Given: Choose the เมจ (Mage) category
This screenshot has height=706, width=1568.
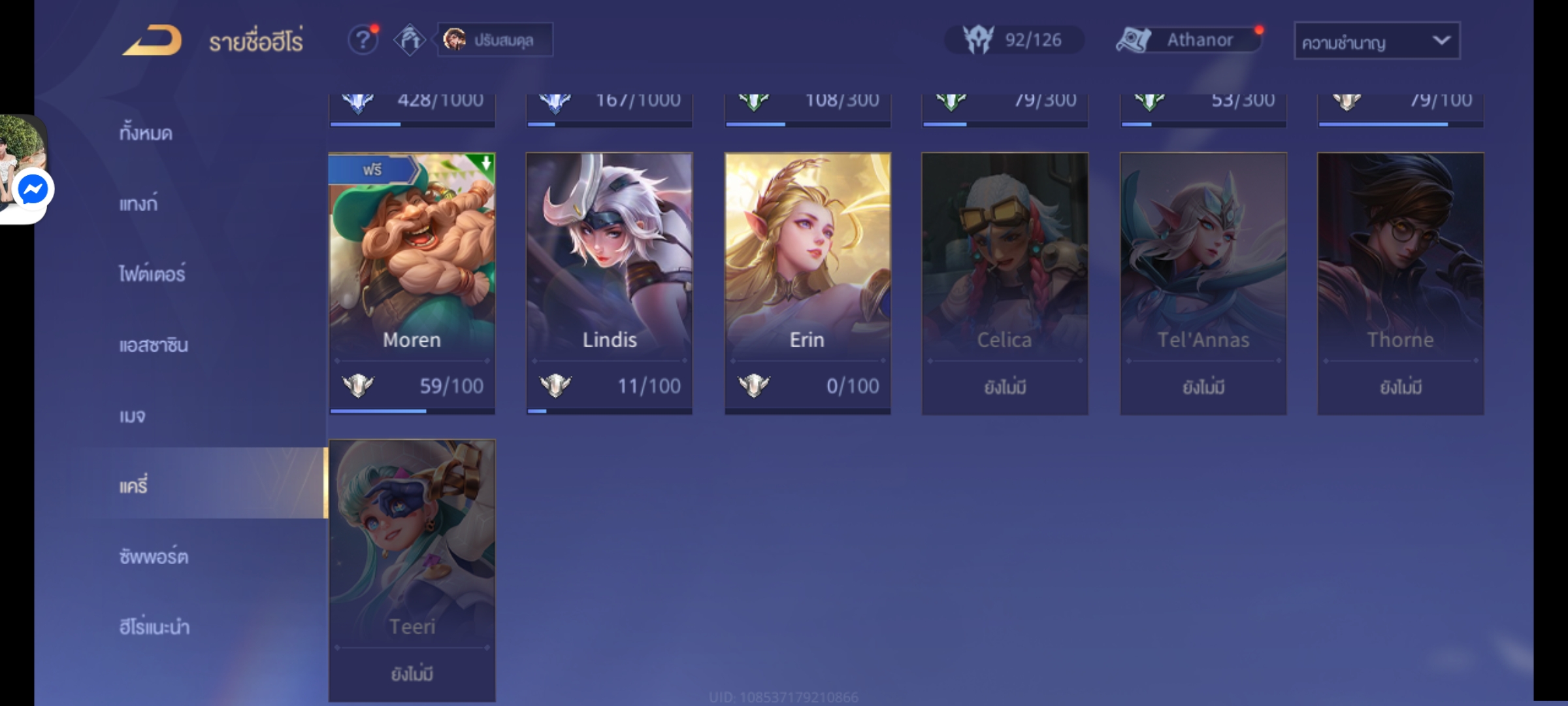Looking at the screenshot, I should (x=133, y=416).
